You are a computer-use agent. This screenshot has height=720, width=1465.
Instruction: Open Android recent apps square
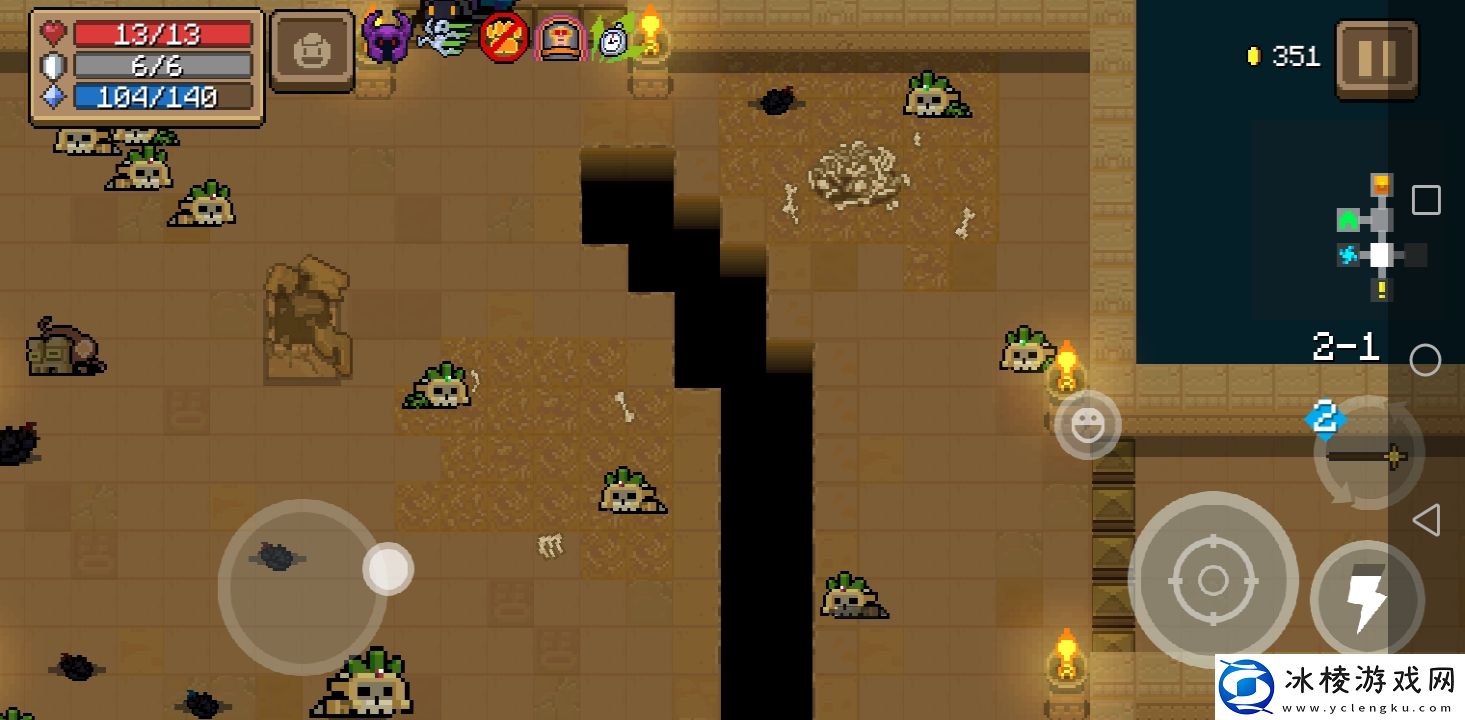(x=1426, y=200)
